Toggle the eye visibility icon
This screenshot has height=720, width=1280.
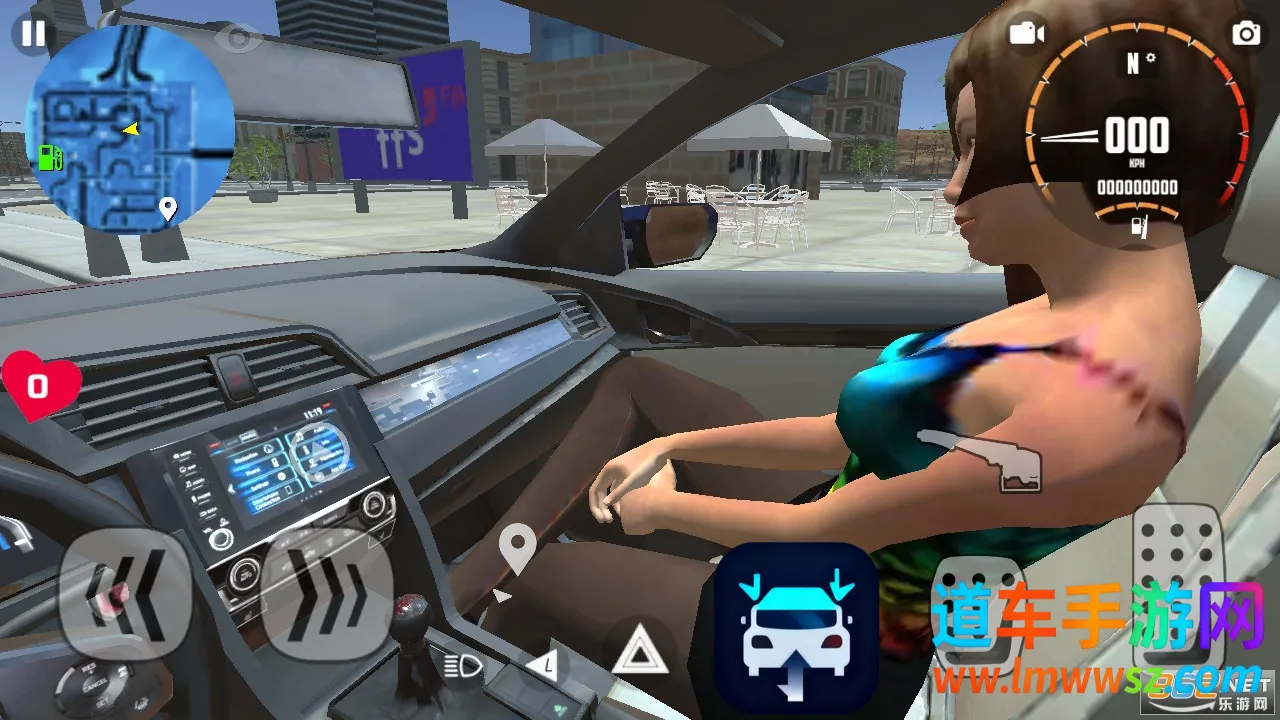[x=239, y=38]
